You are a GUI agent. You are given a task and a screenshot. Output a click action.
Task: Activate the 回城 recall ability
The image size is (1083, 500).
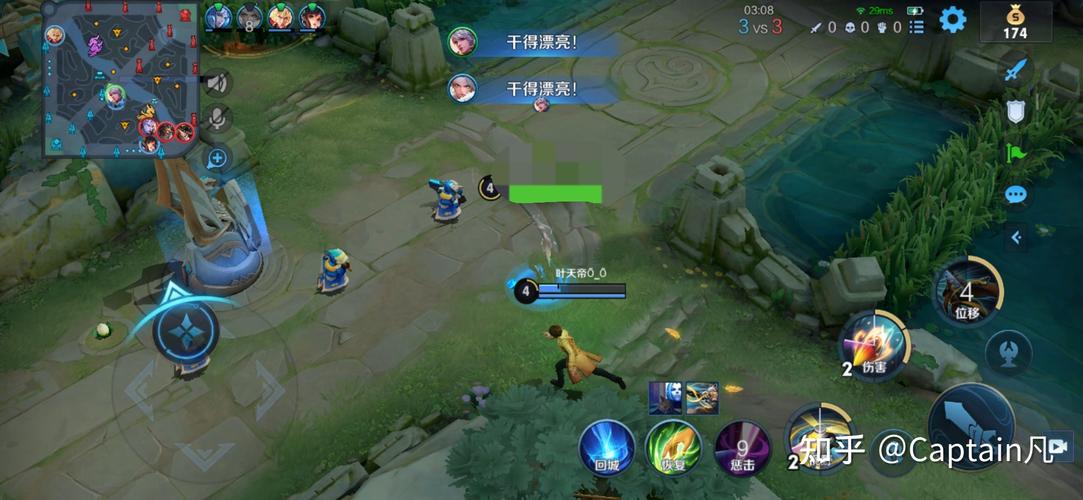point(607,447)
